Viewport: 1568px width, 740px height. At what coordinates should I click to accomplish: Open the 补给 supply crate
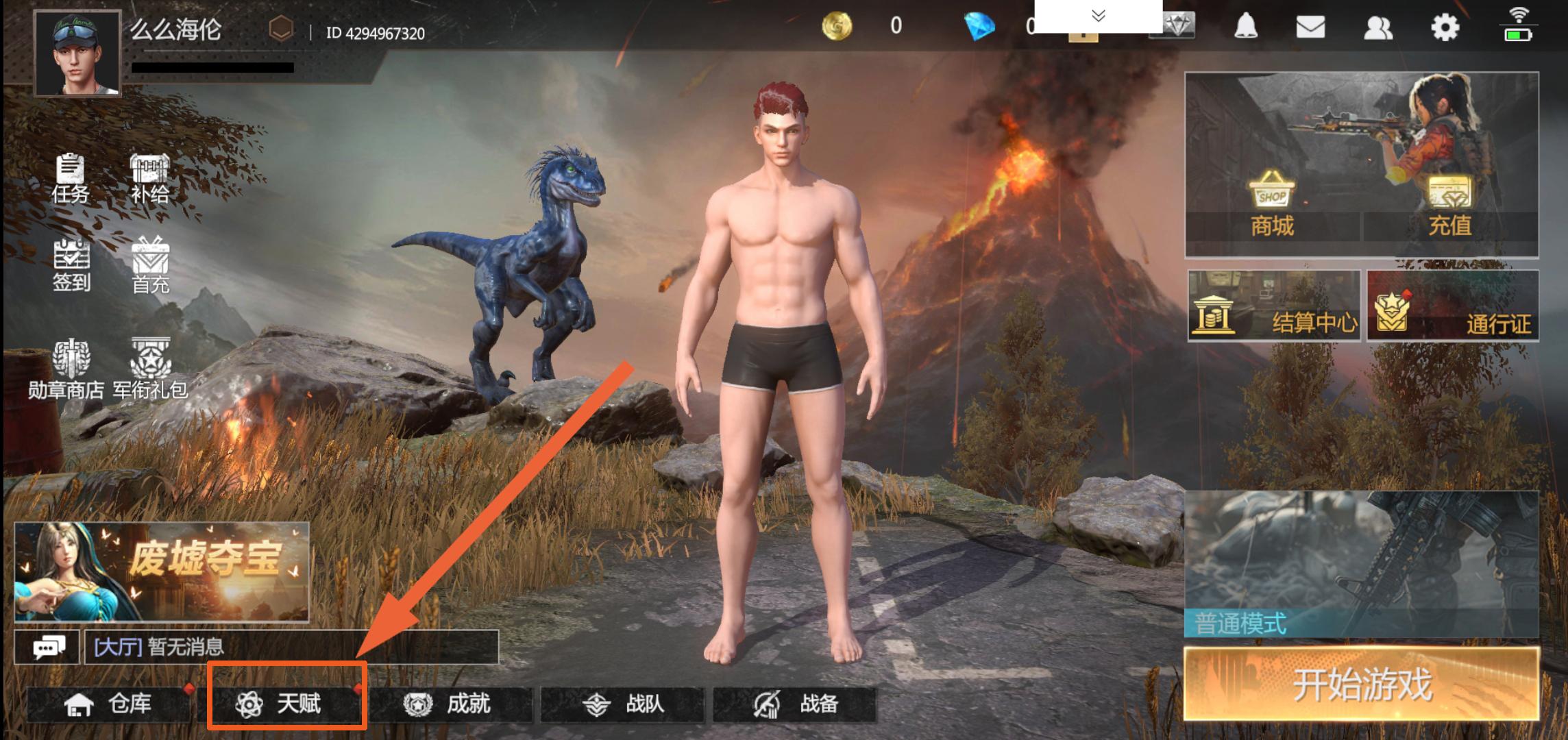point(149,178)
